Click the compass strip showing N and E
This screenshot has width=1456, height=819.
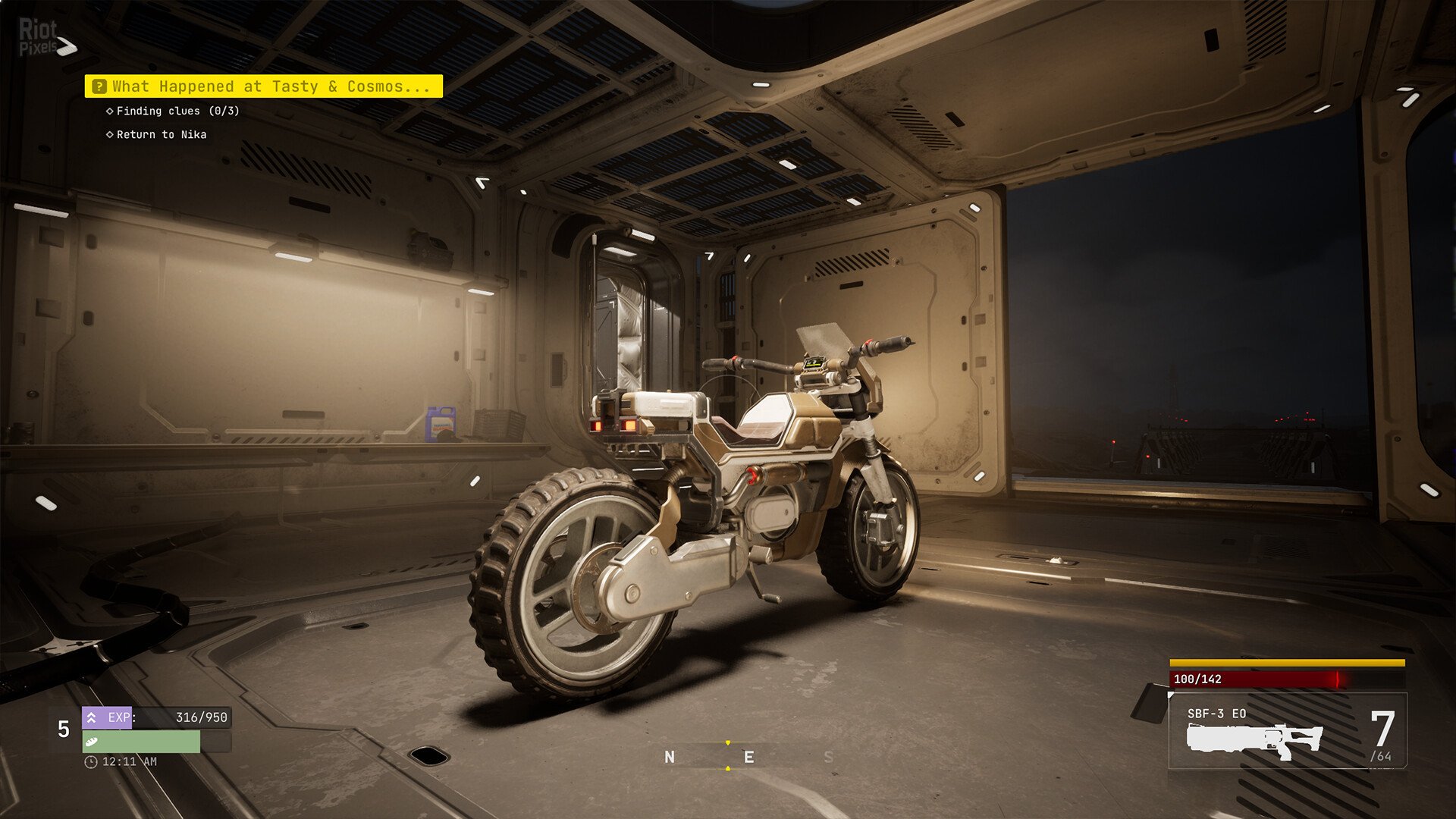pyautogui.click(x=728, y=757)
